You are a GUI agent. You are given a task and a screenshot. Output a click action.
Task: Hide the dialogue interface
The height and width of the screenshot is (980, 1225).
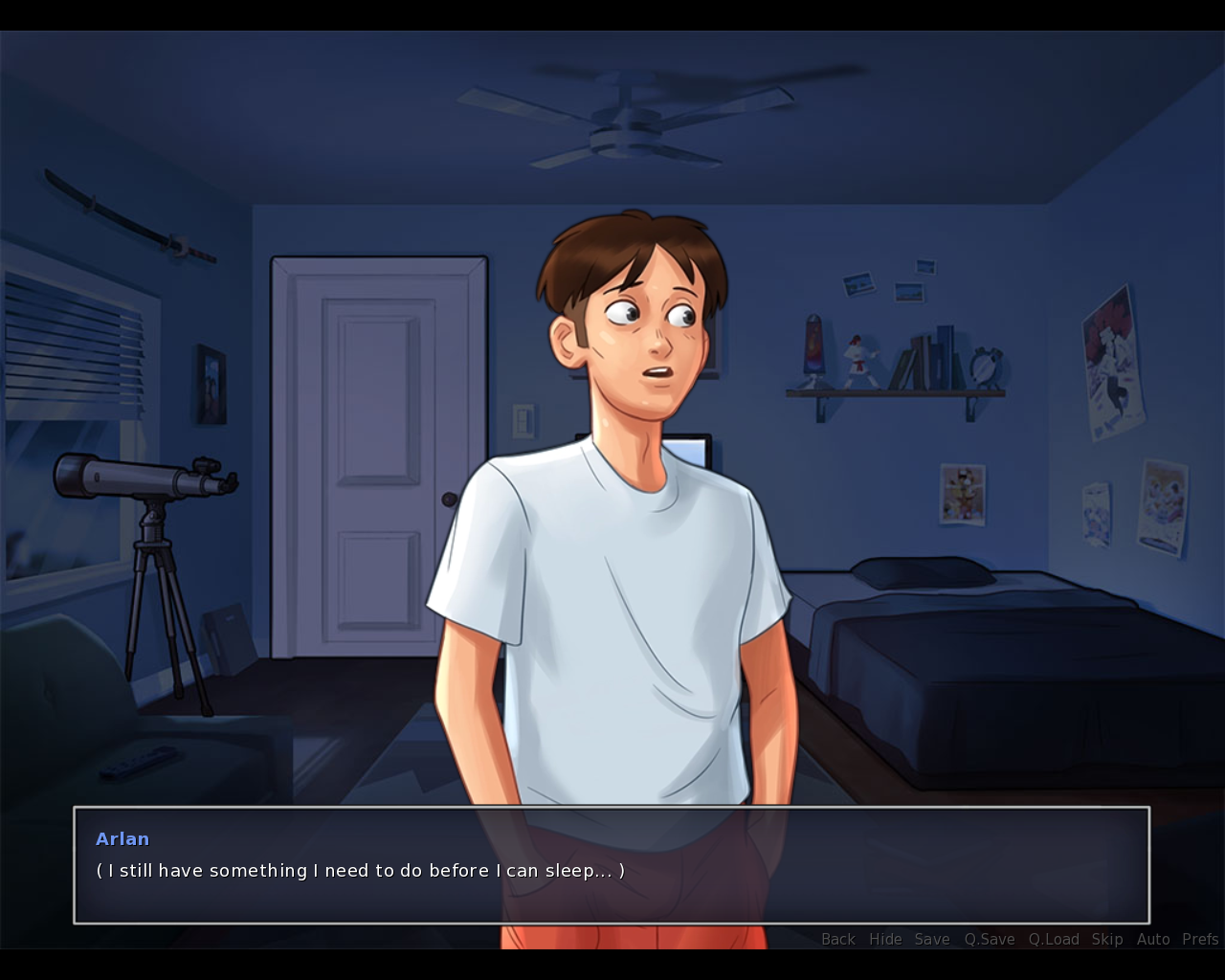coord(885,939)
